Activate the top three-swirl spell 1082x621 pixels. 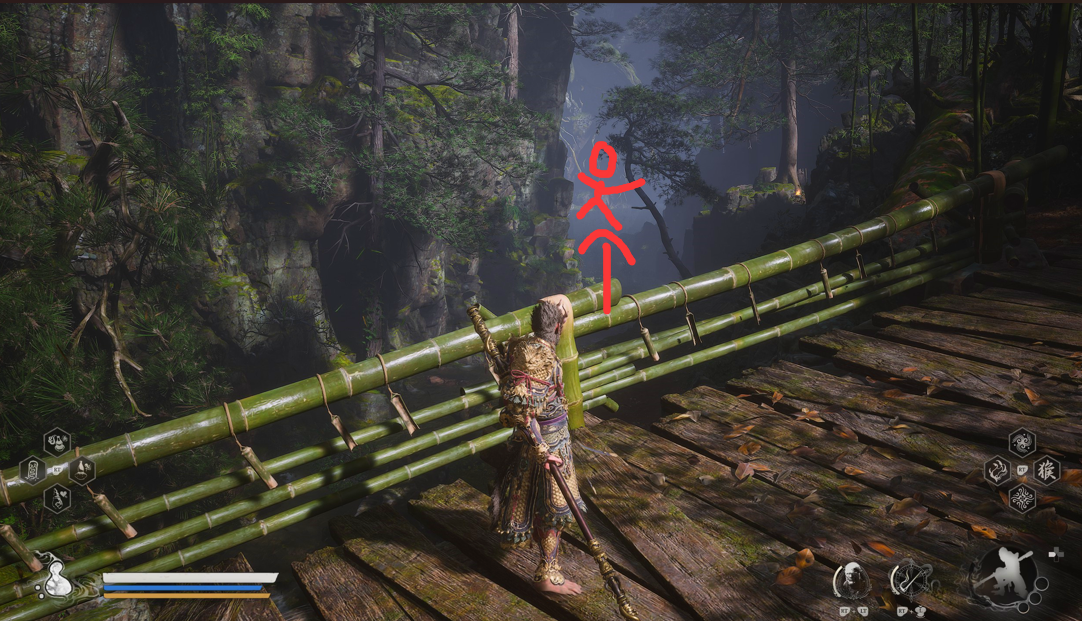click(x=1022, y=441)
